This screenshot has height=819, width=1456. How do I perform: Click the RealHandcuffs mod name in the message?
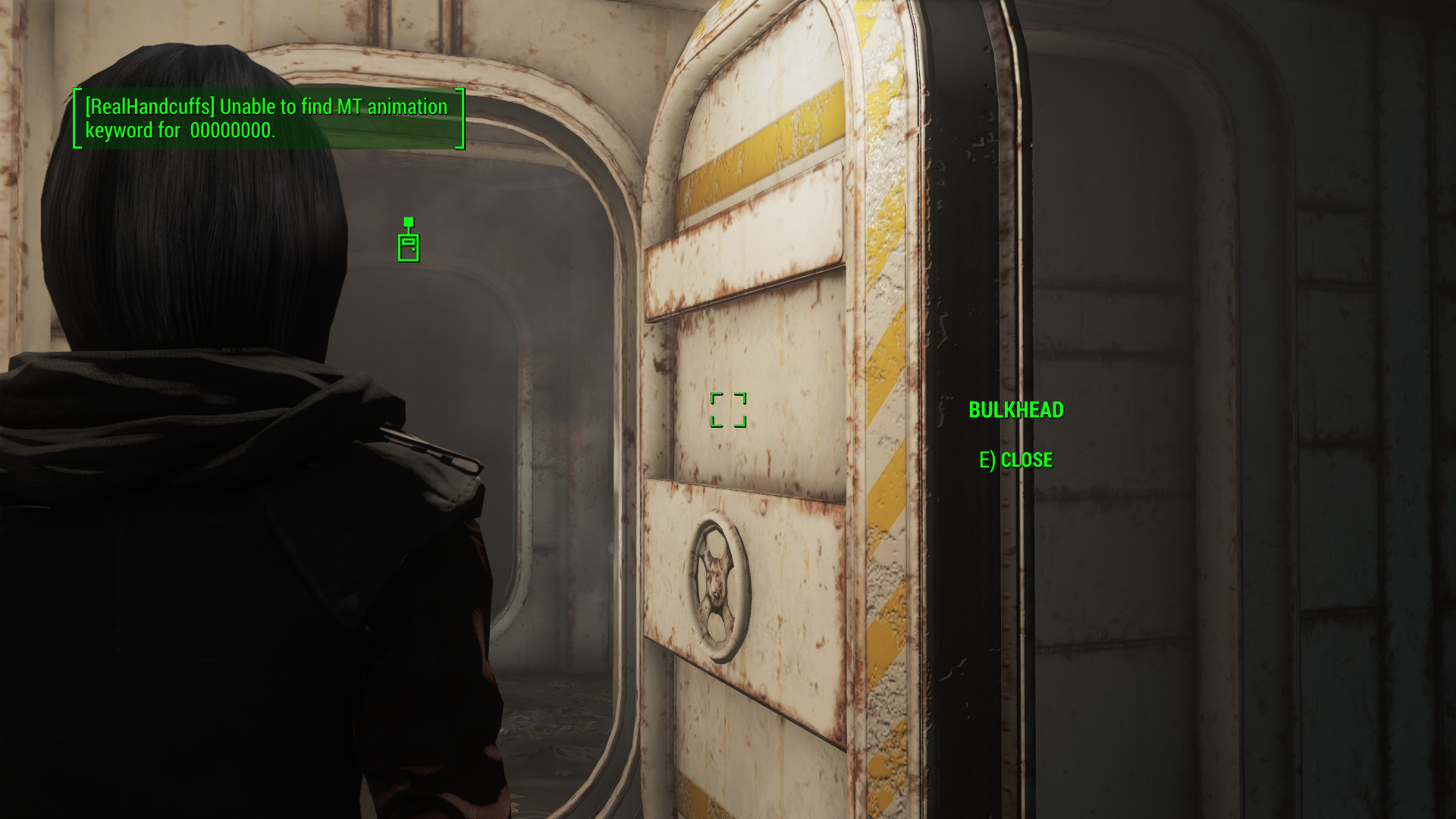click(x=152, y=107)
